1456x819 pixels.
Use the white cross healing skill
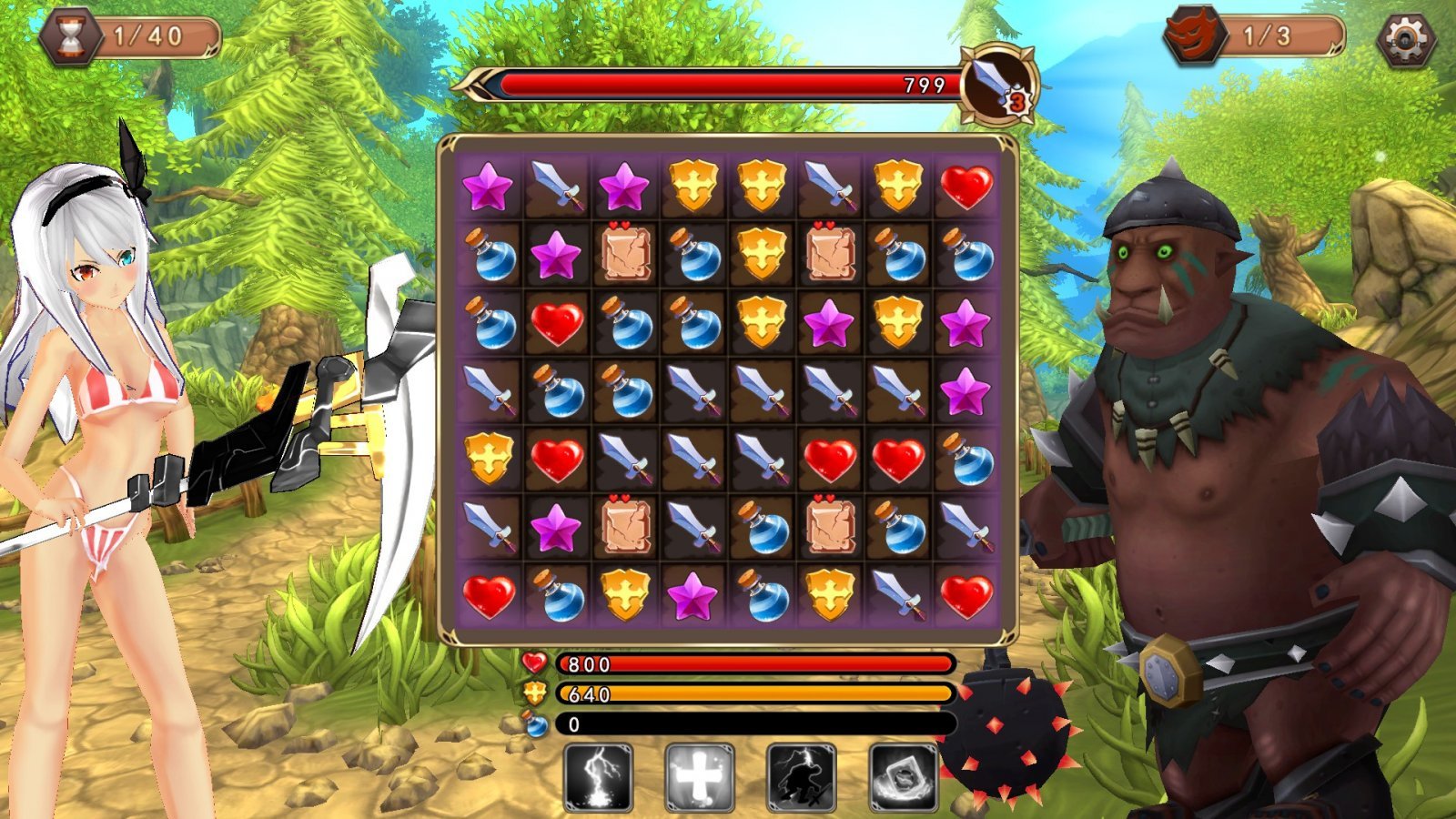click(699, 778)
